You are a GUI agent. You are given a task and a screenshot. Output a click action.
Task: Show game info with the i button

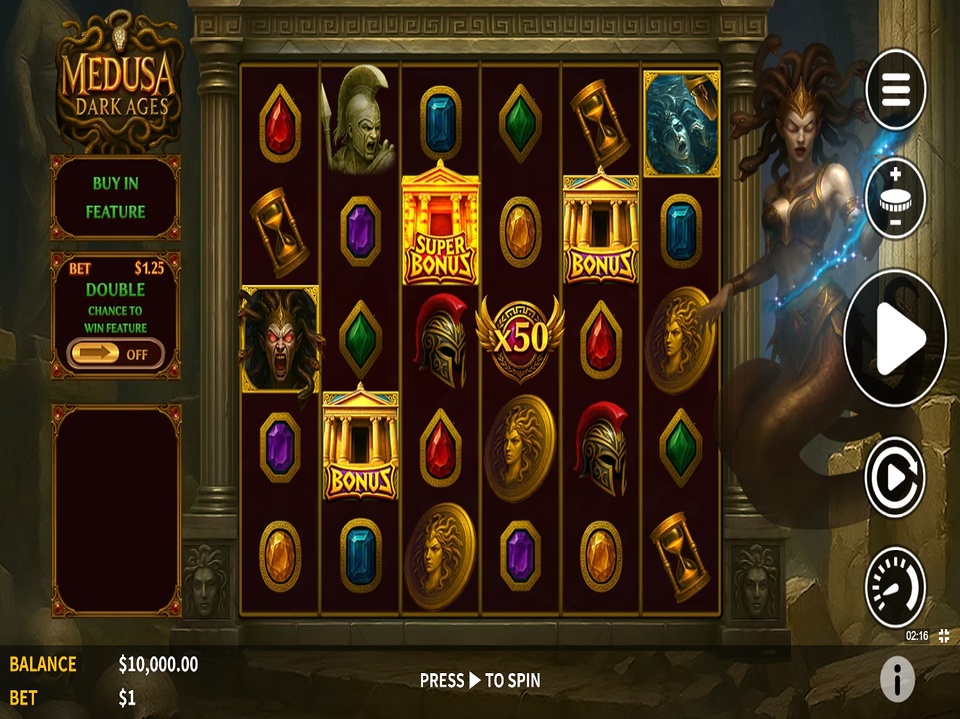click(897, 680)
